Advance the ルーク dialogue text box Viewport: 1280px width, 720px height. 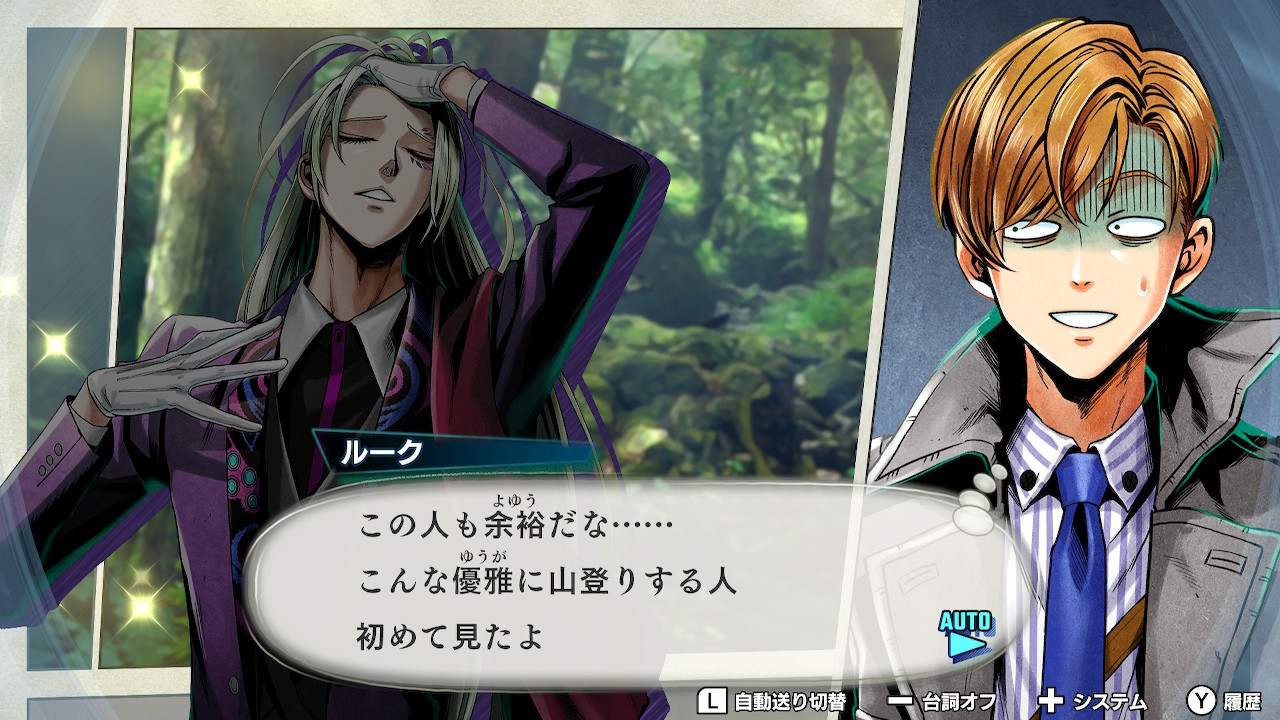[600, 582]
